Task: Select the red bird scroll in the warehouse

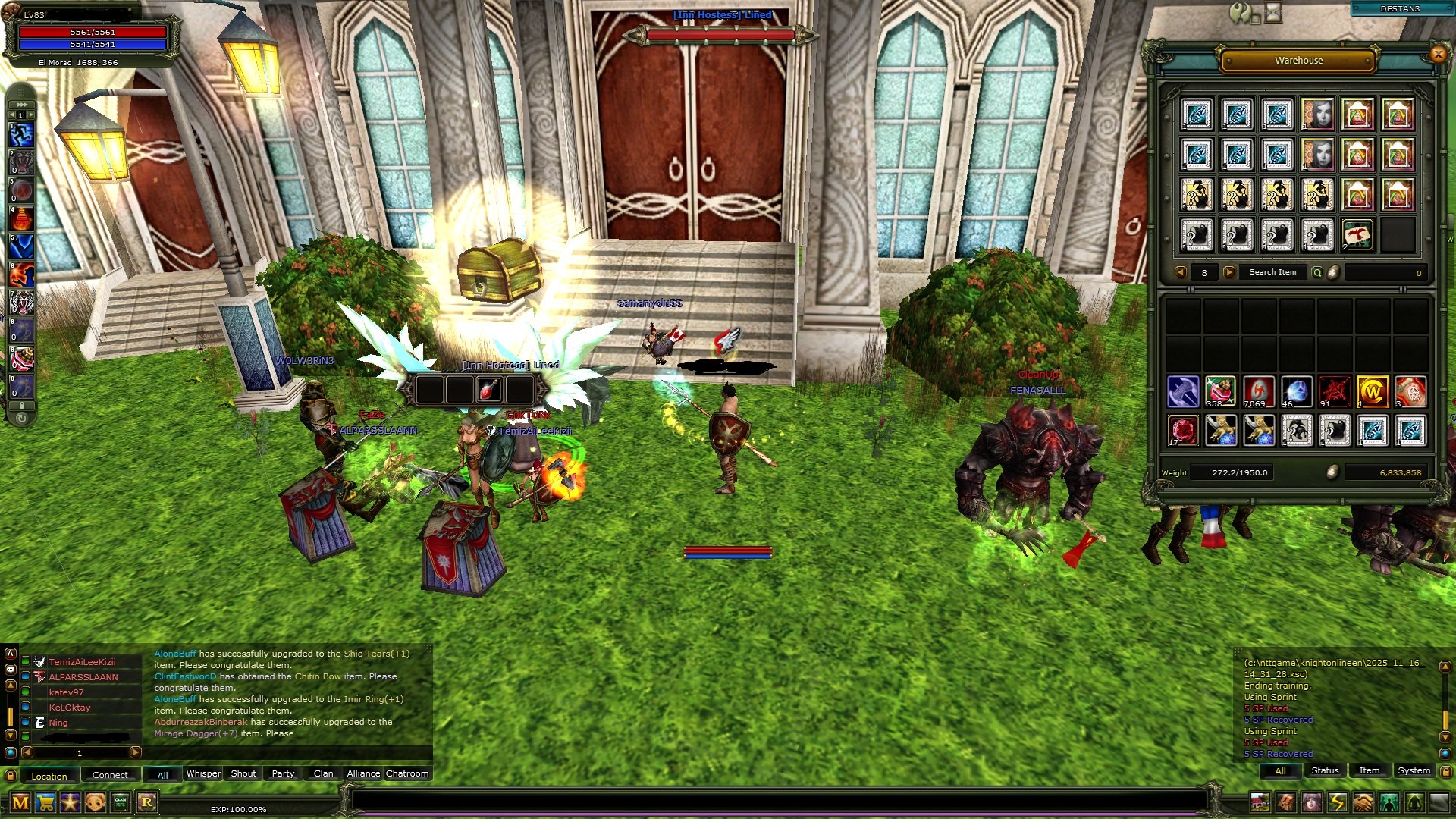Action: pos(1357,235)
